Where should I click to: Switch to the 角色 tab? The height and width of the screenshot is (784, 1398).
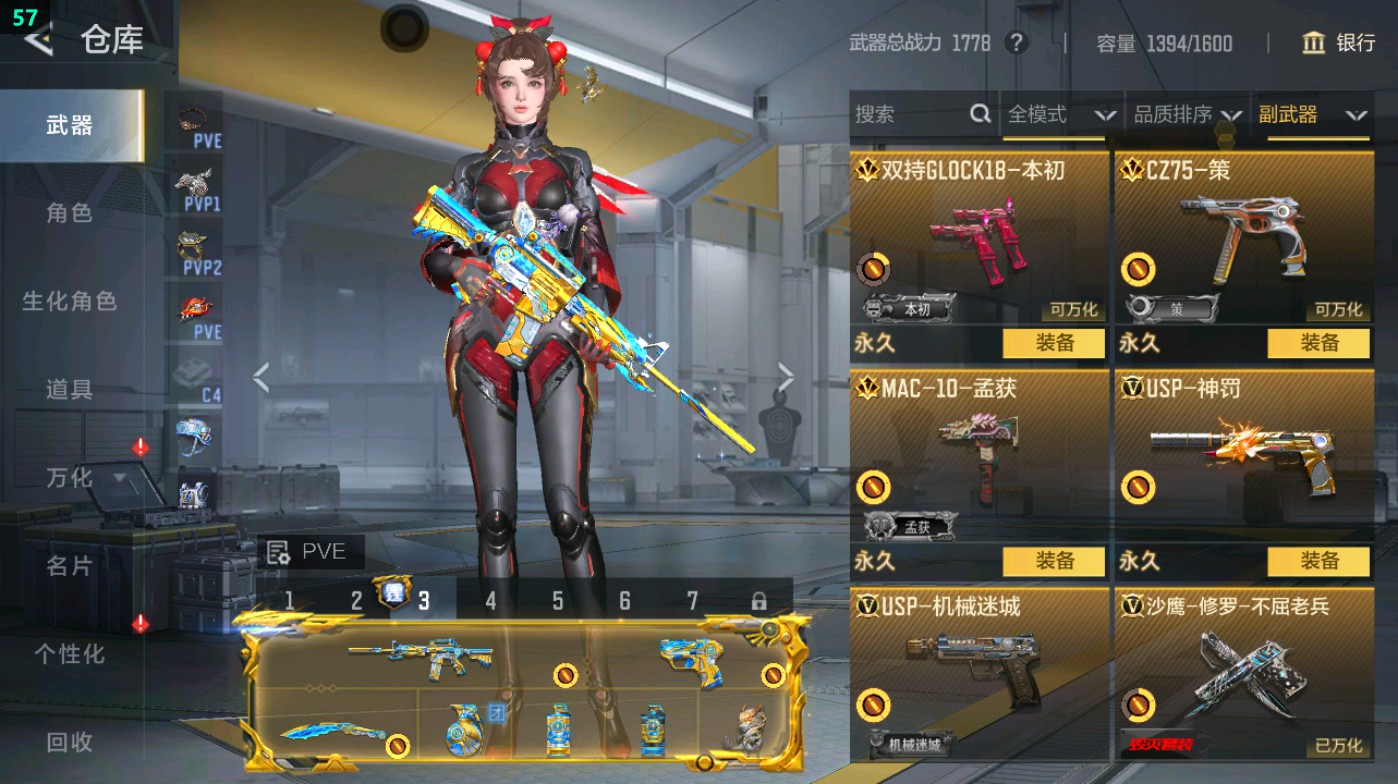tap(69, 213)
